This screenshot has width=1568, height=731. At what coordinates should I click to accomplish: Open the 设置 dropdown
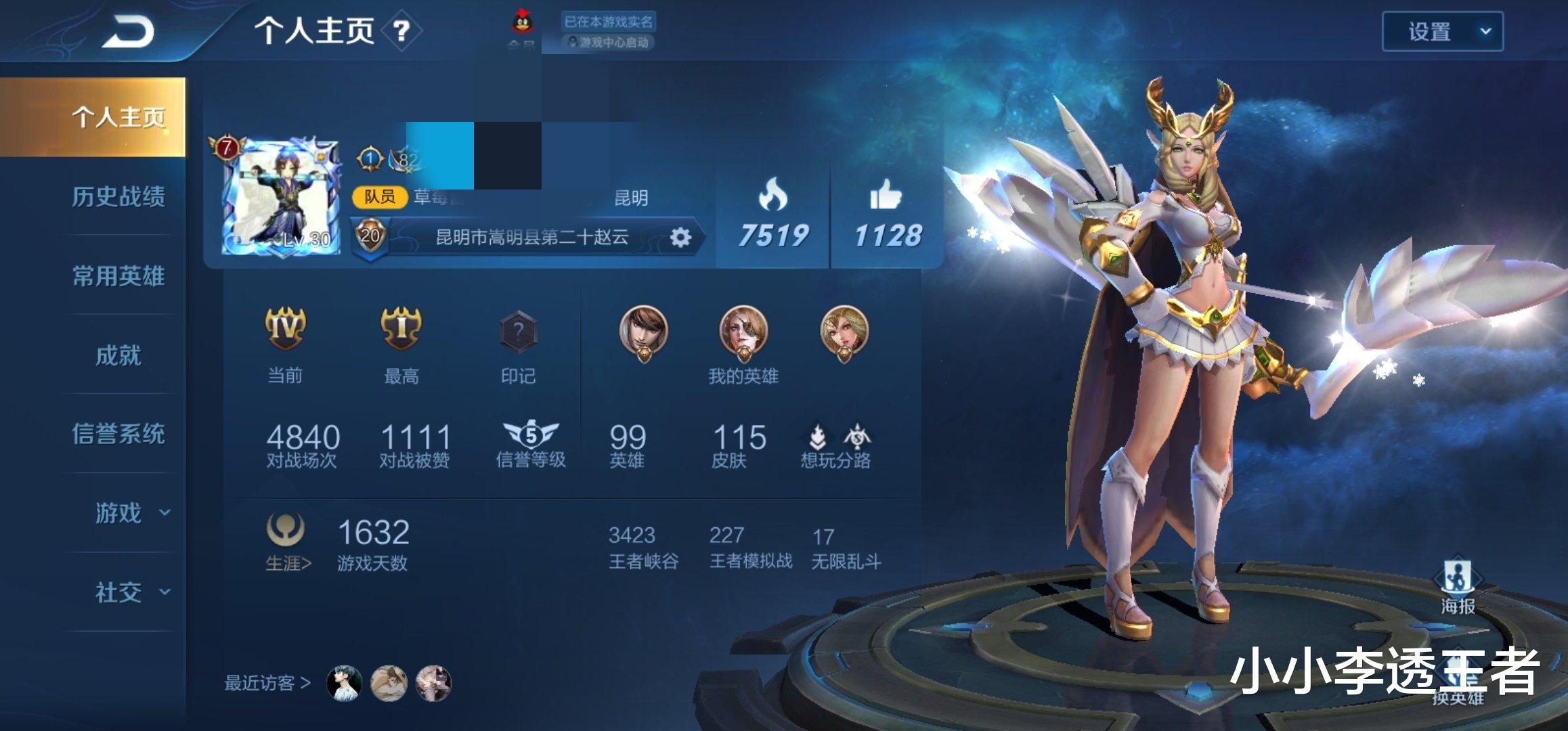click(x=1442, y=31)
